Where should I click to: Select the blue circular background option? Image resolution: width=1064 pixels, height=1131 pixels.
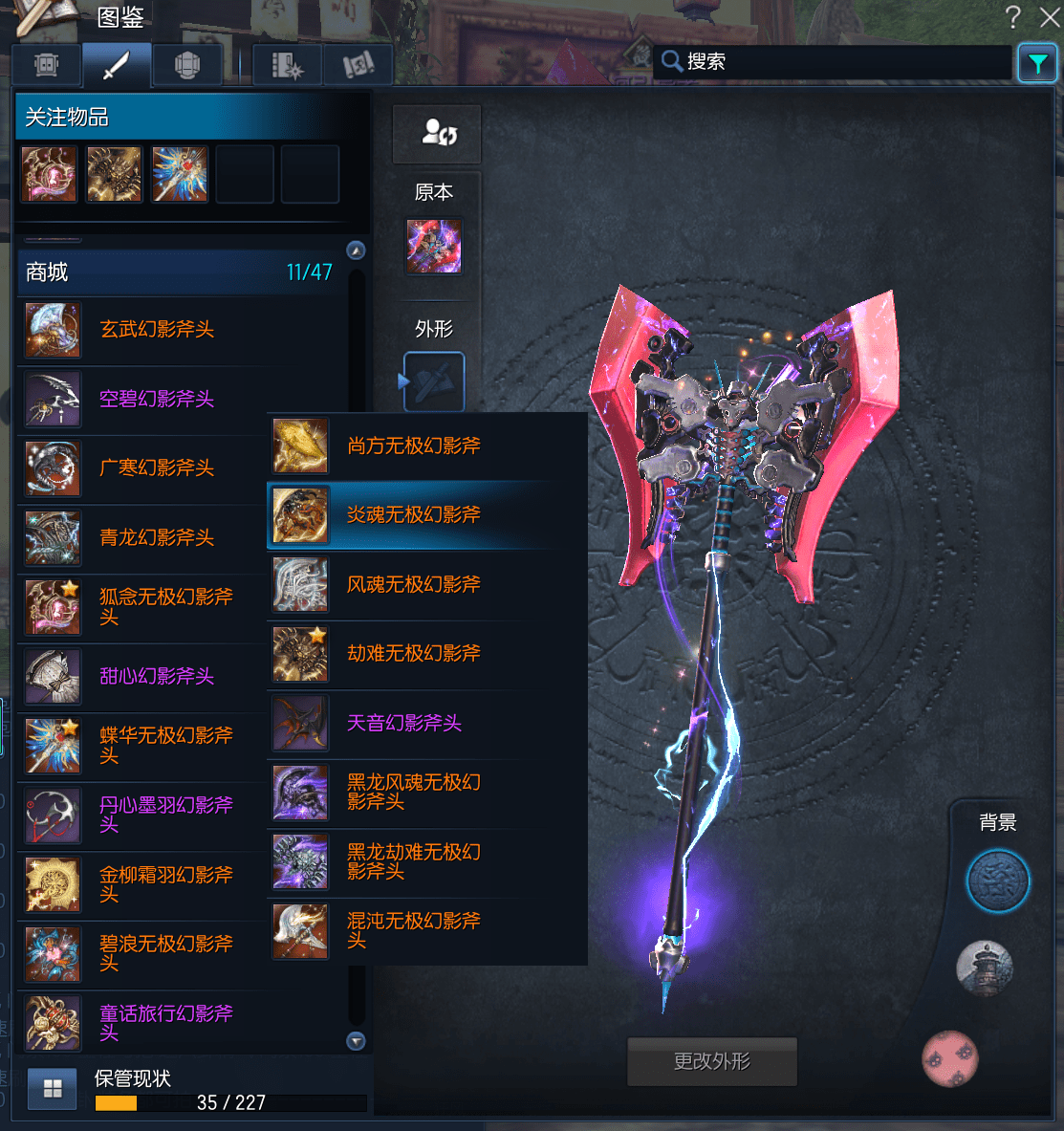point(997,881)
